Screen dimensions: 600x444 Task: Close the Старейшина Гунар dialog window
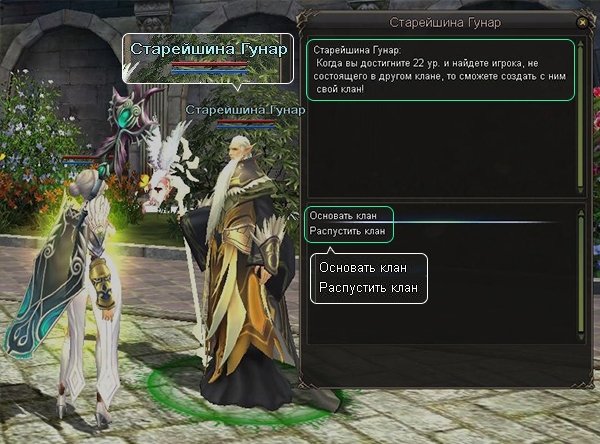click(x=582, y=22)
